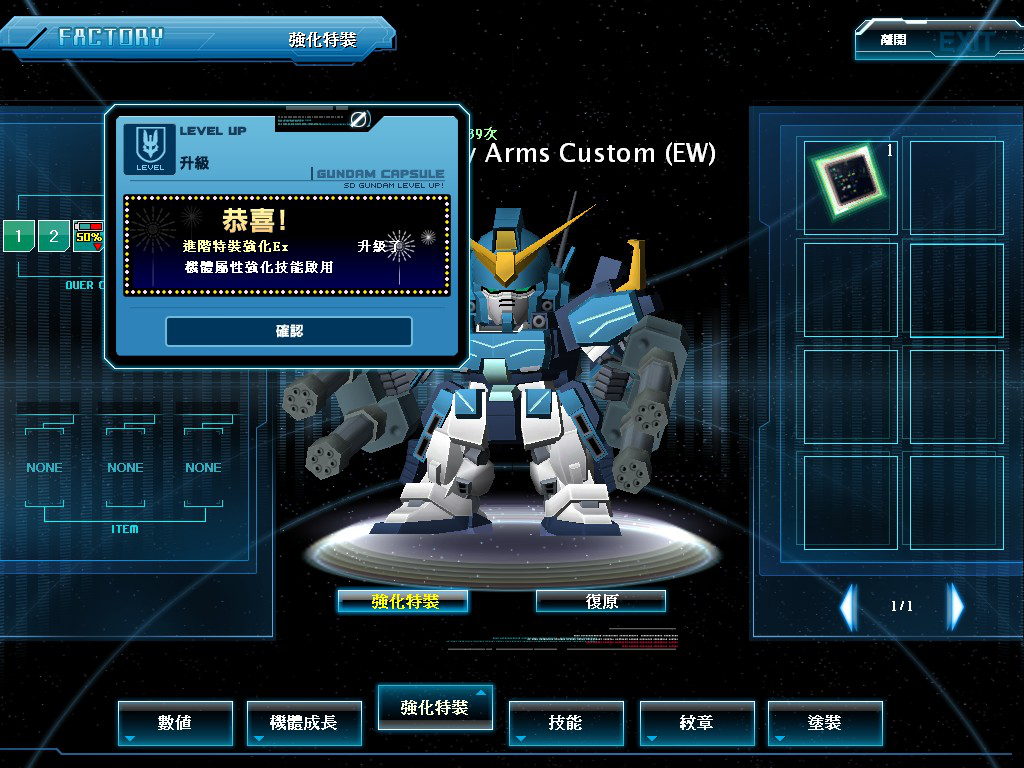Image resolution: width=1024 pixels, height=768 pixels.
Task: Open the 技能 skills tab
Action: (x=565, y=722)
